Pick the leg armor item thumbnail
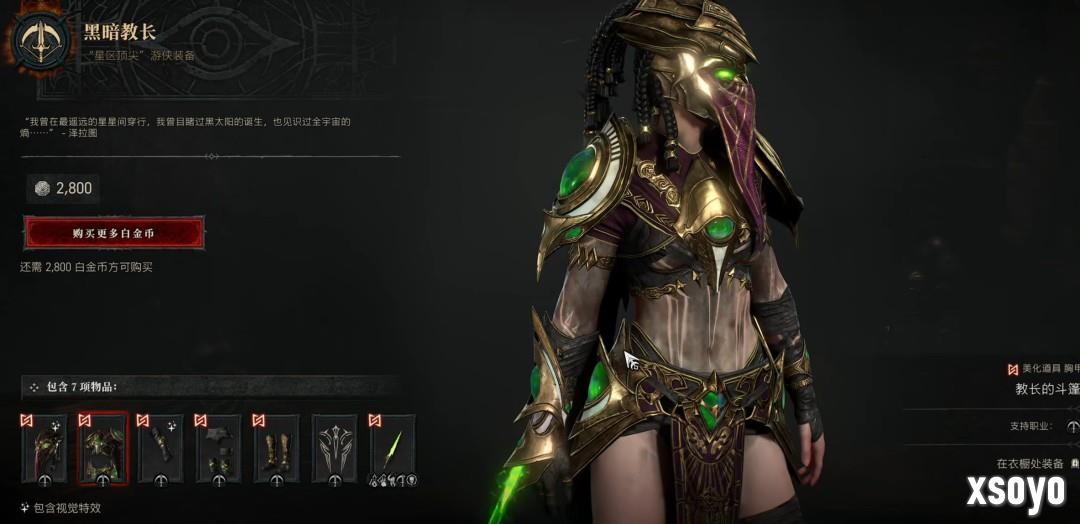Image resolution: width=1080 pixels, height=524 pixels. (219, 449)
